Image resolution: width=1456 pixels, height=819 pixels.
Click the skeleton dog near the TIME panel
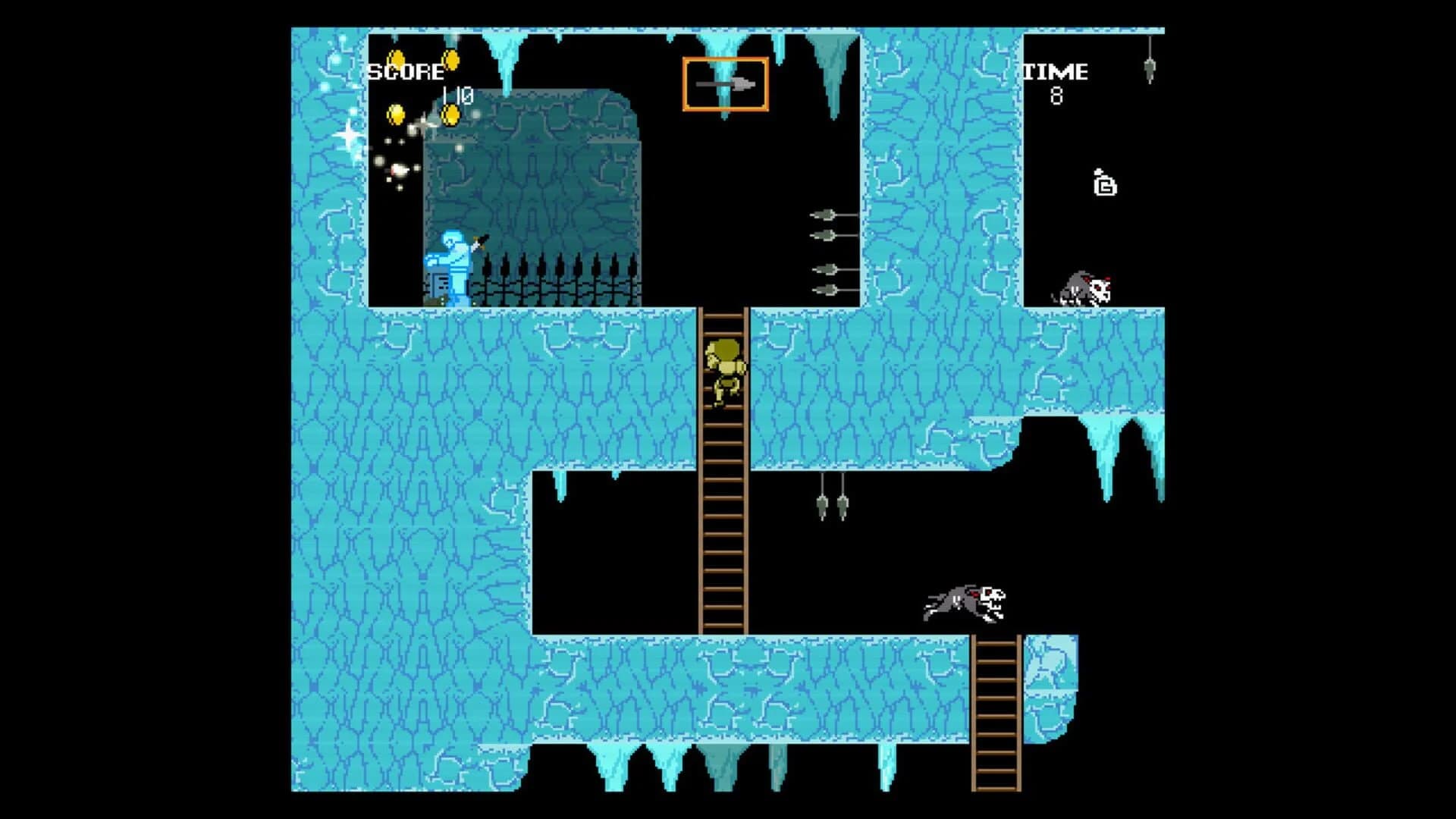(1084, 287)
